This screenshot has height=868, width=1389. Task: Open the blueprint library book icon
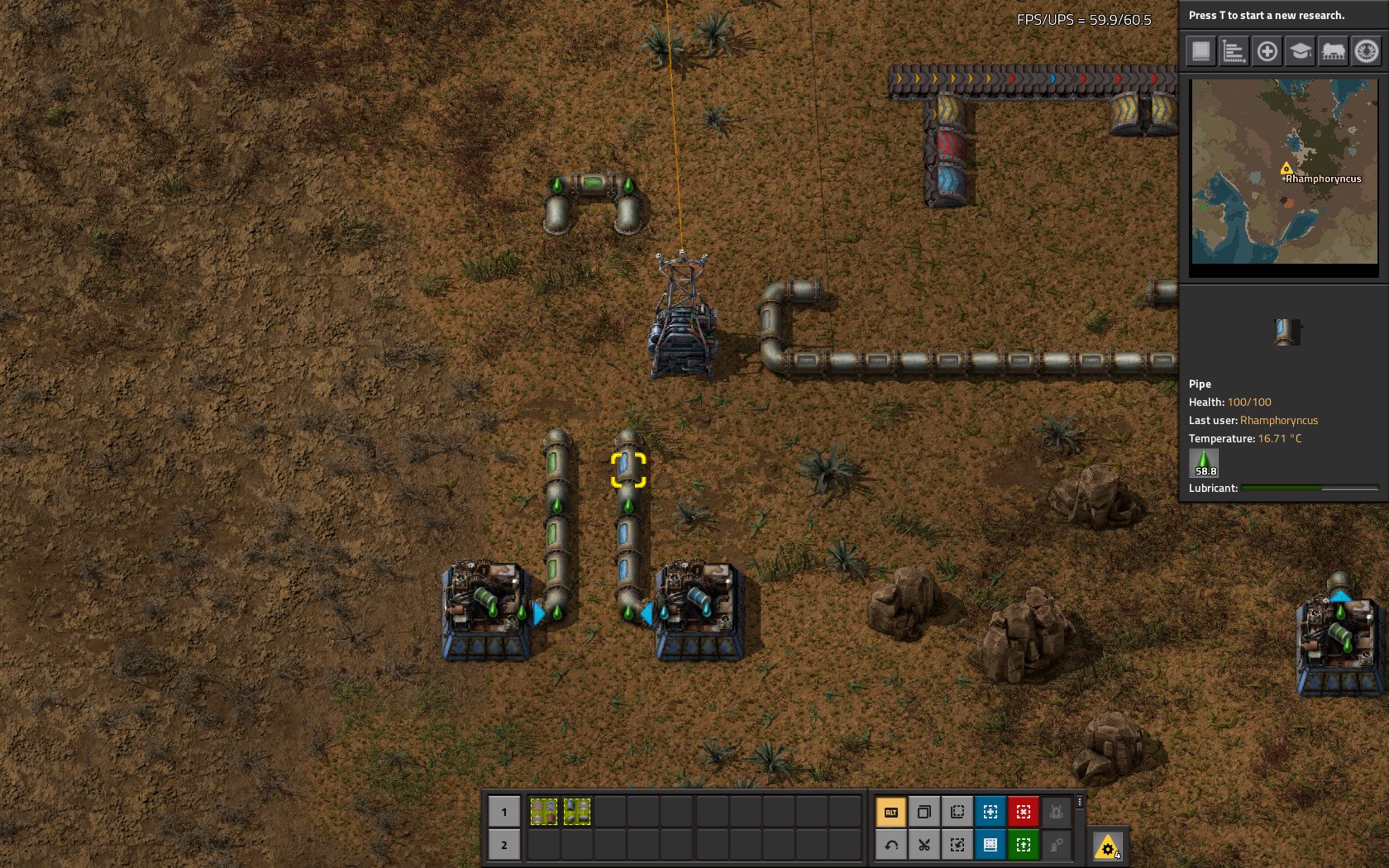click(x=1200, y=51)
